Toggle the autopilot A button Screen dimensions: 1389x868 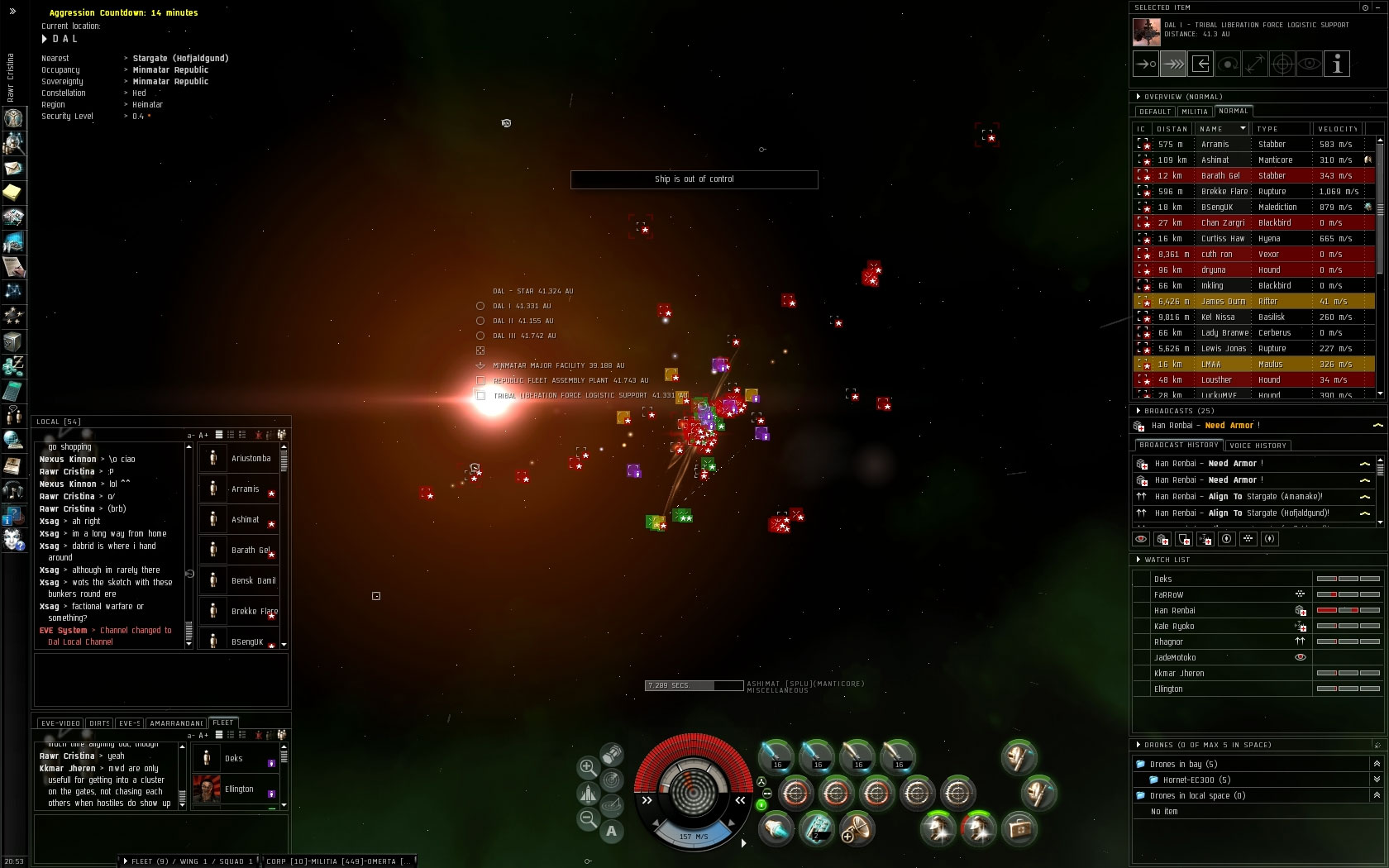[611, 832]
